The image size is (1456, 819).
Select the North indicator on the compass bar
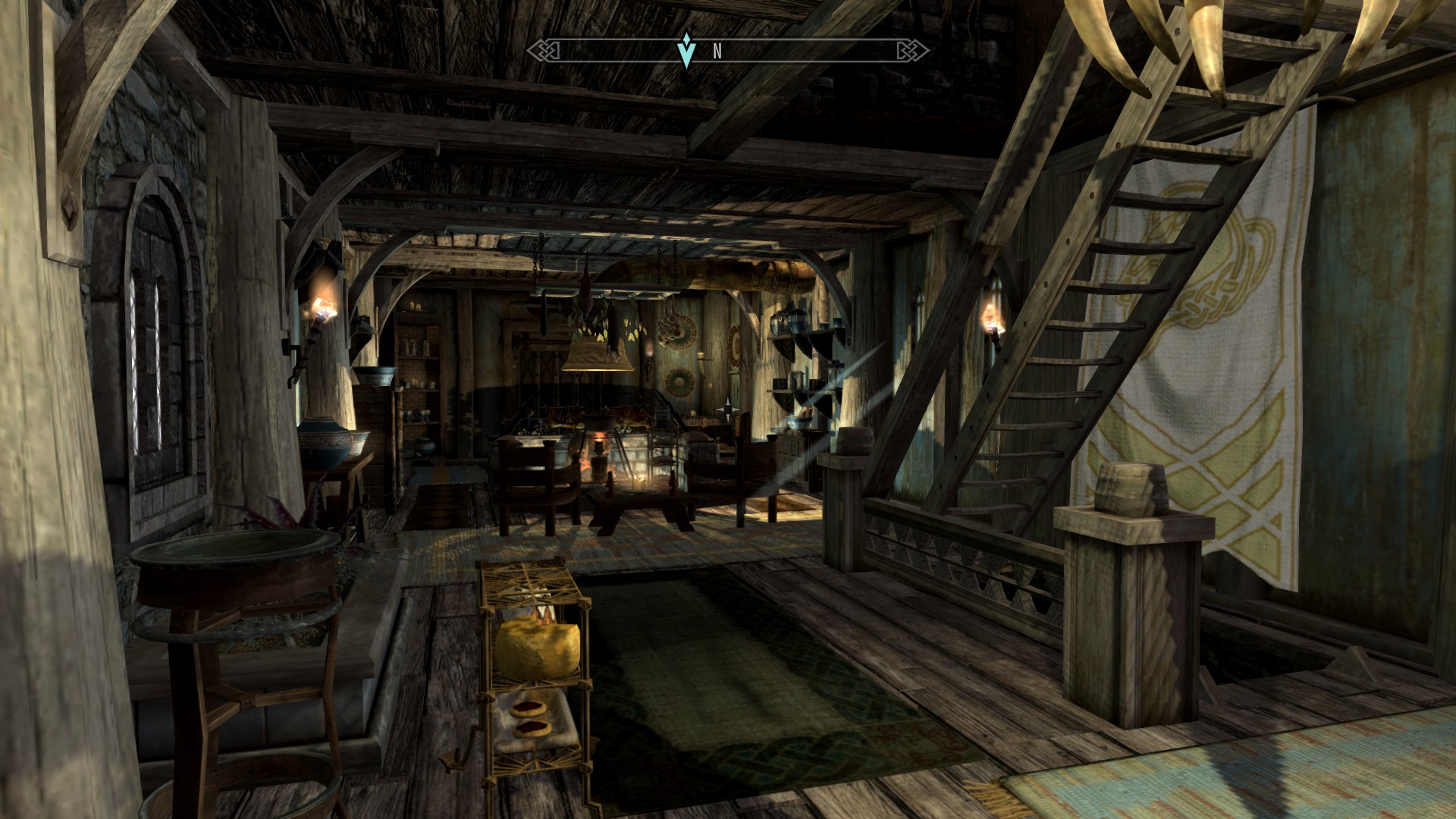pos(717,52)
